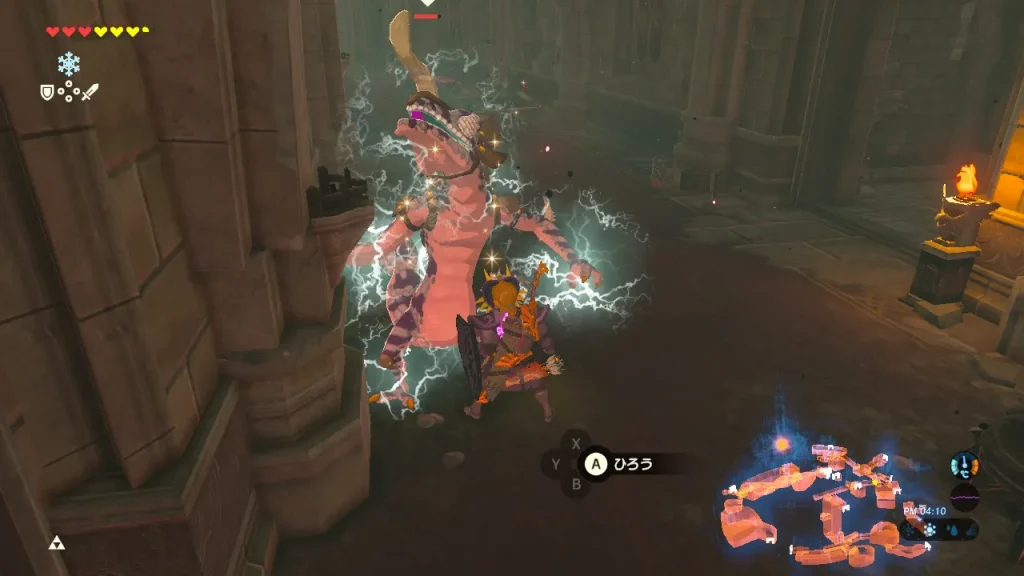Click the Triforce emblem icon
This screenshot has height=576, width=1024.
tap(56, 544)
